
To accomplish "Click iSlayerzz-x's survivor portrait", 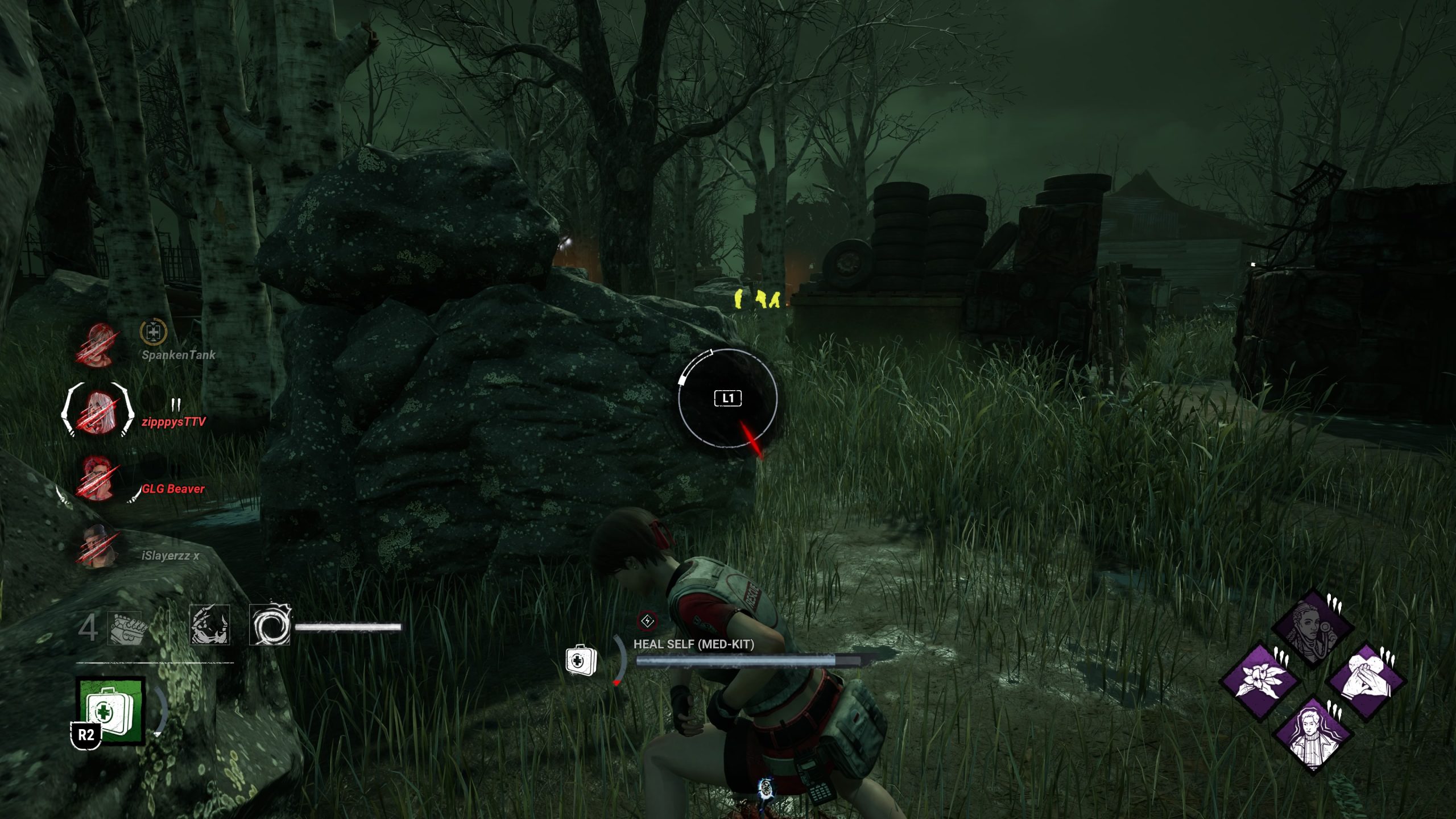I will point(98,546).
